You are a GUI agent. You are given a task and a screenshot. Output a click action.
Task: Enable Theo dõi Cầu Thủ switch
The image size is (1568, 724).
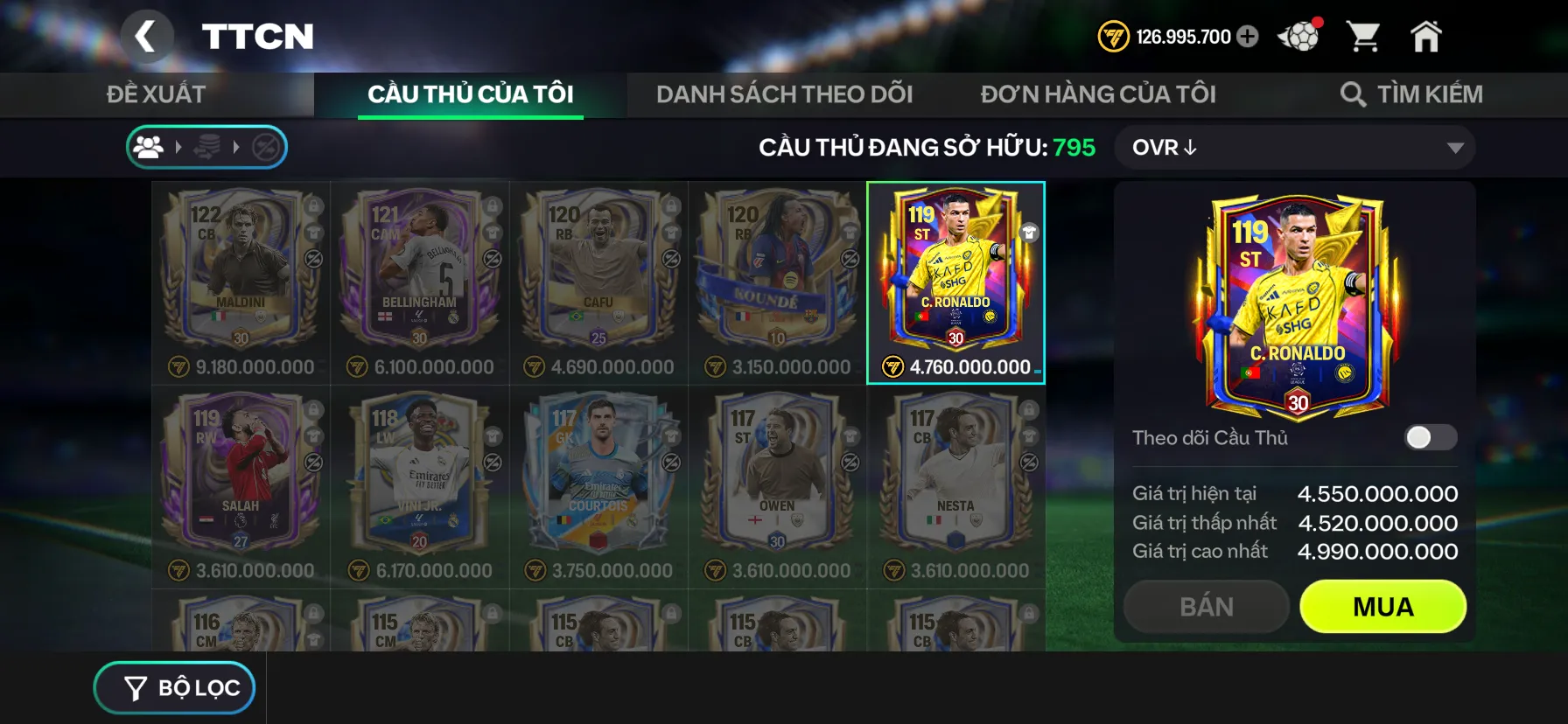click(x=1431, y=438)
